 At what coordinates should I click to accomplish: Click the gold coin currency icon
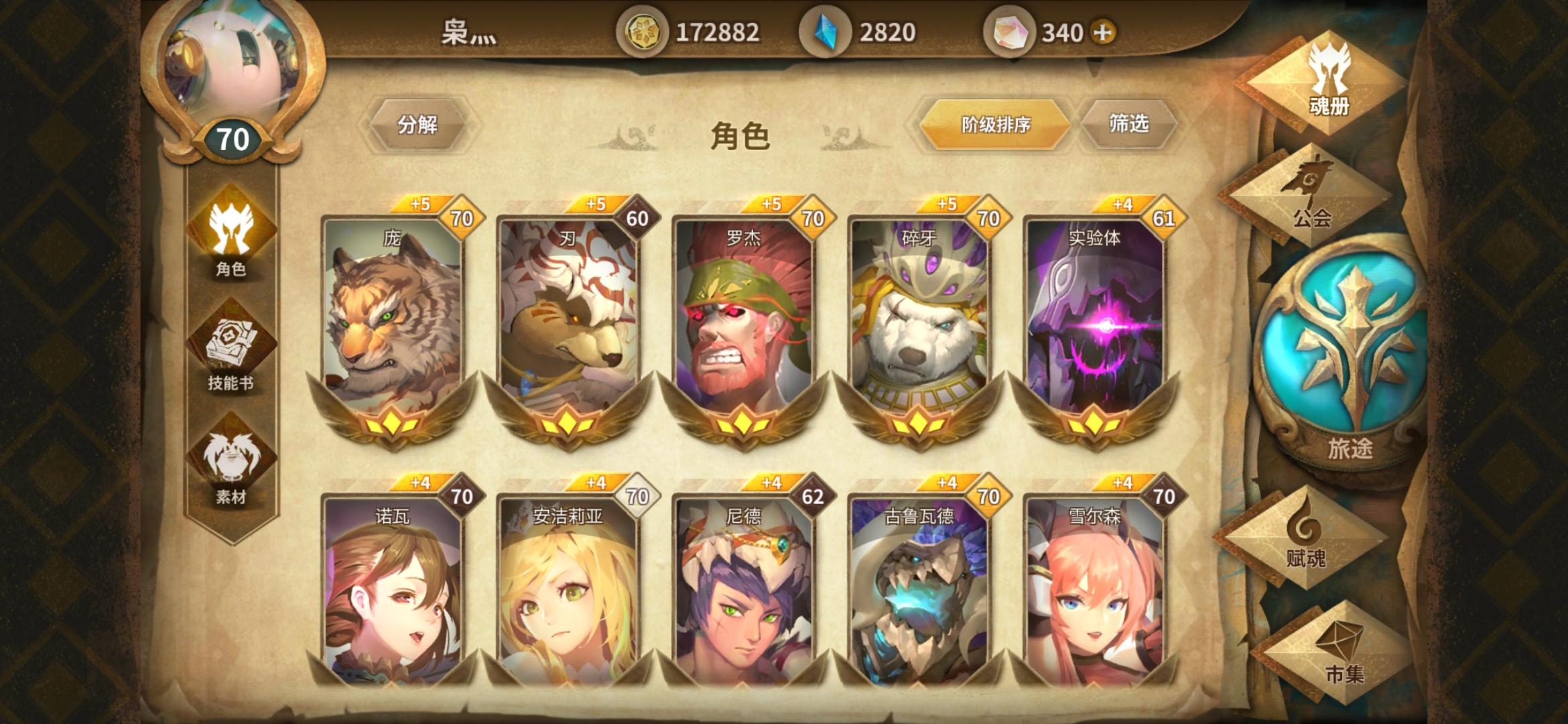click(x=645, y=30)
